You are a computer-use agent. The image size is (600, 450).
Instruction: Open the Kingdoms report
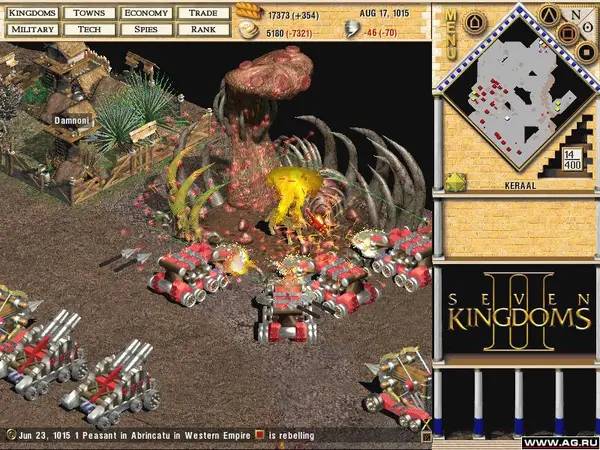(31, 14)
